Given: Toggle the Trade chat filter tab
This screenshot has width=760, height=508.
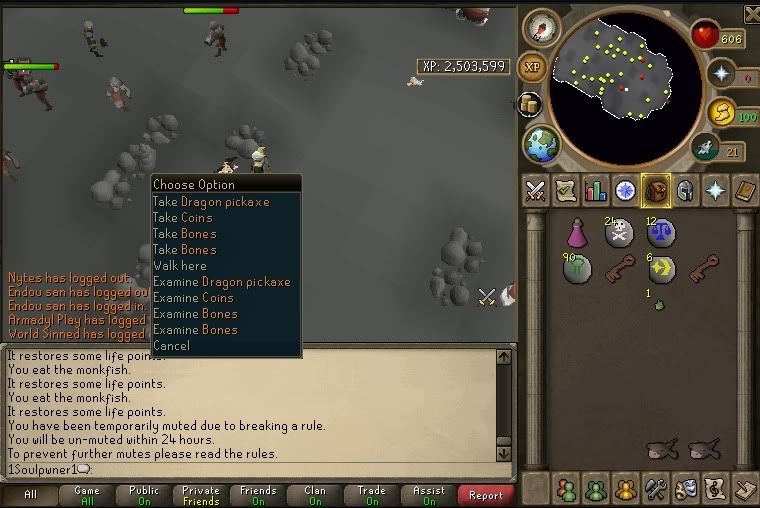Looking at the screenshot, I should tap(372, 495).
